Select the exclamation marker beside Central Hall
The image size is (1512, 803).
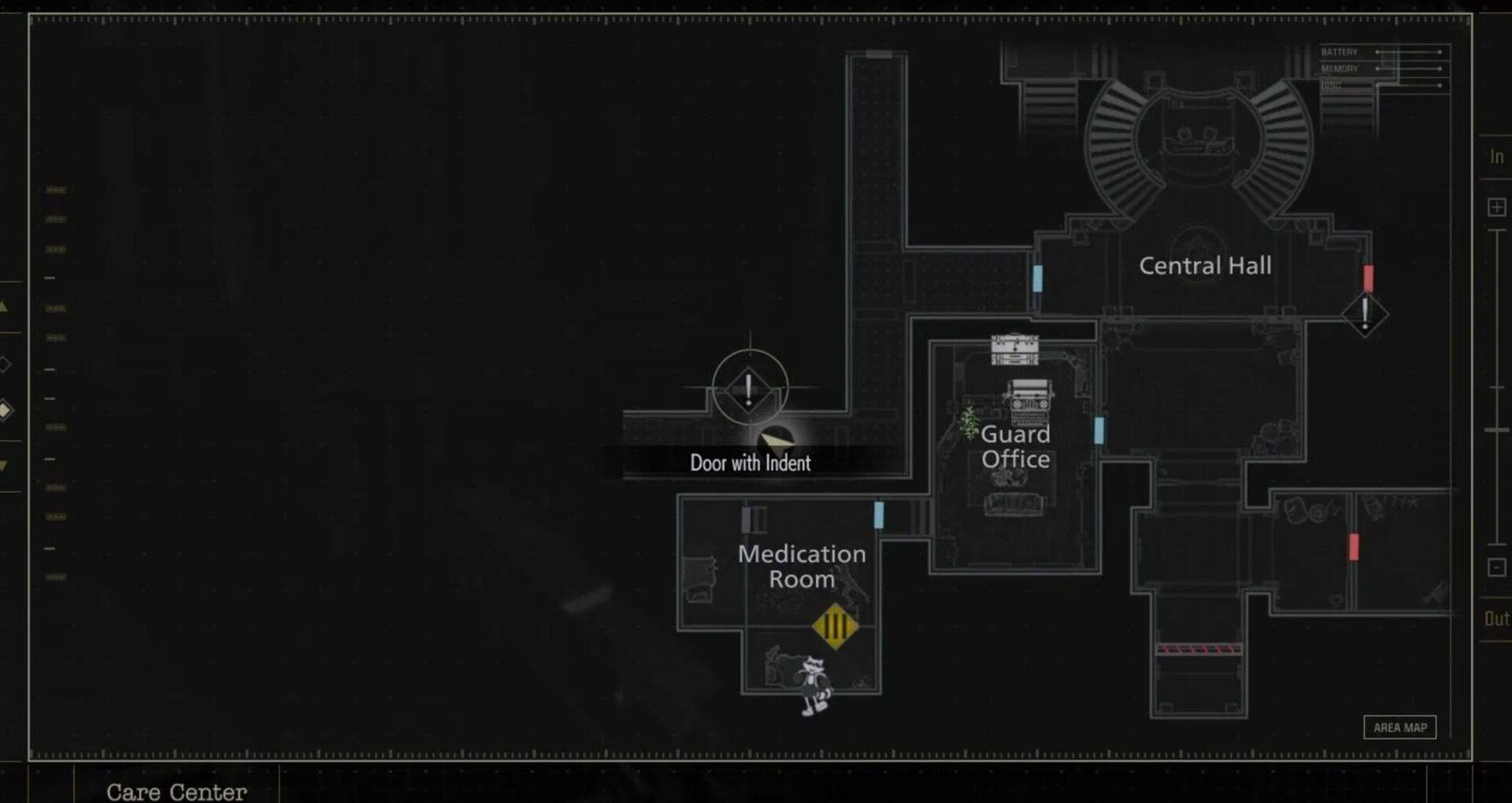coord(1365,314)
